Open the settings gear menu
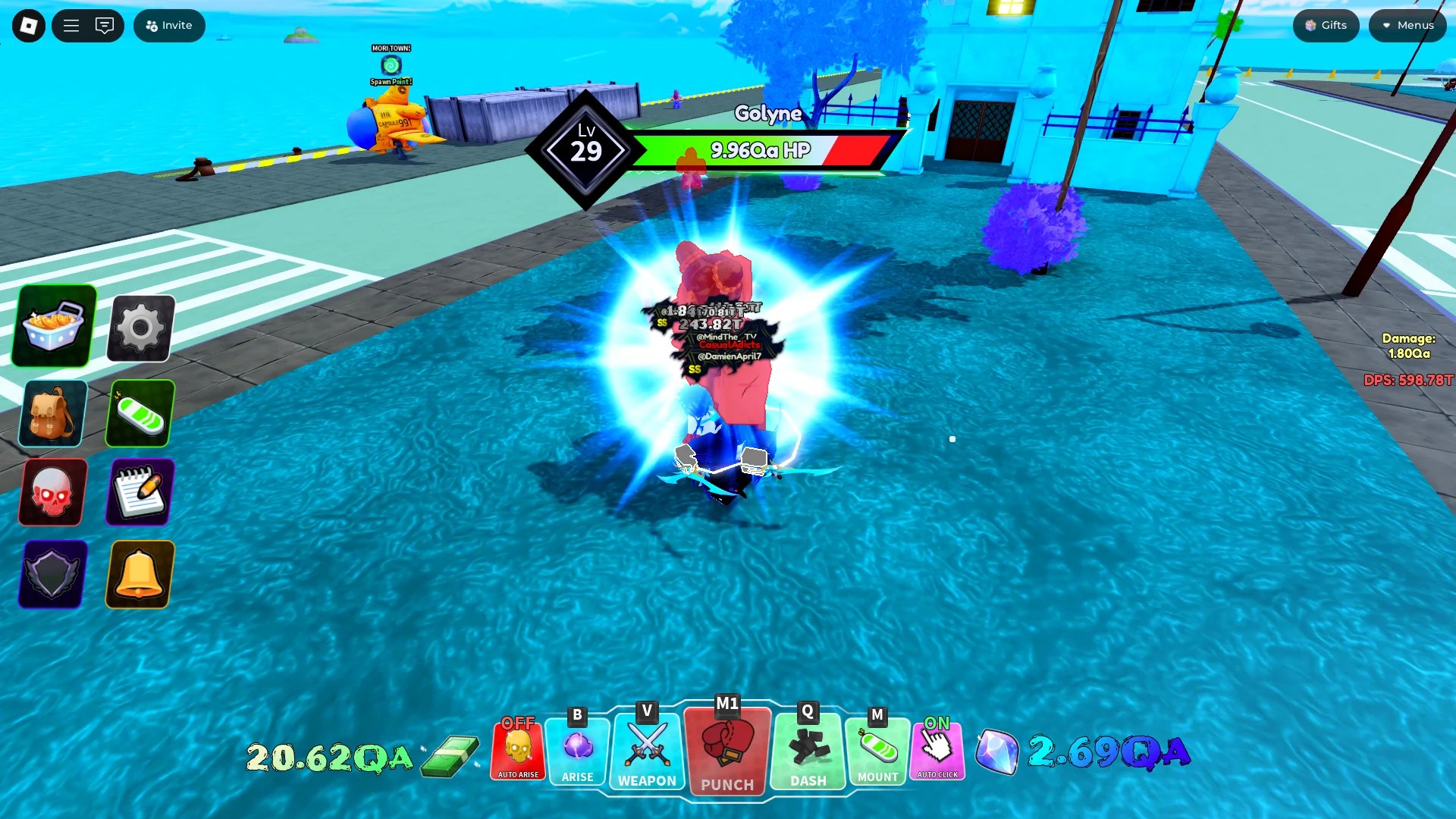 [140, 326]
